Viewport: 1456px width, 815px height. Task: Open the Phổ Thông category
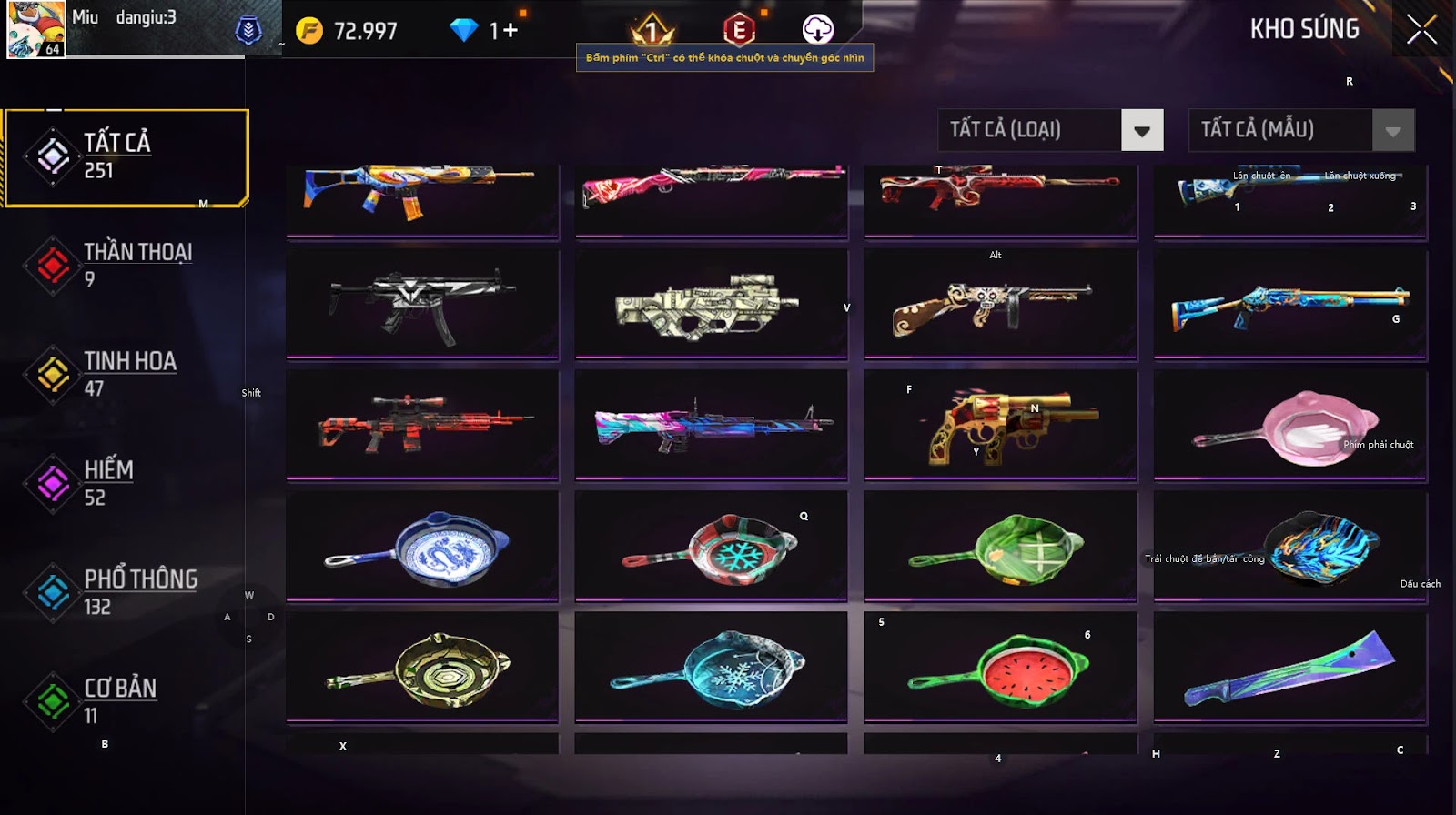[x=126, y=592]
